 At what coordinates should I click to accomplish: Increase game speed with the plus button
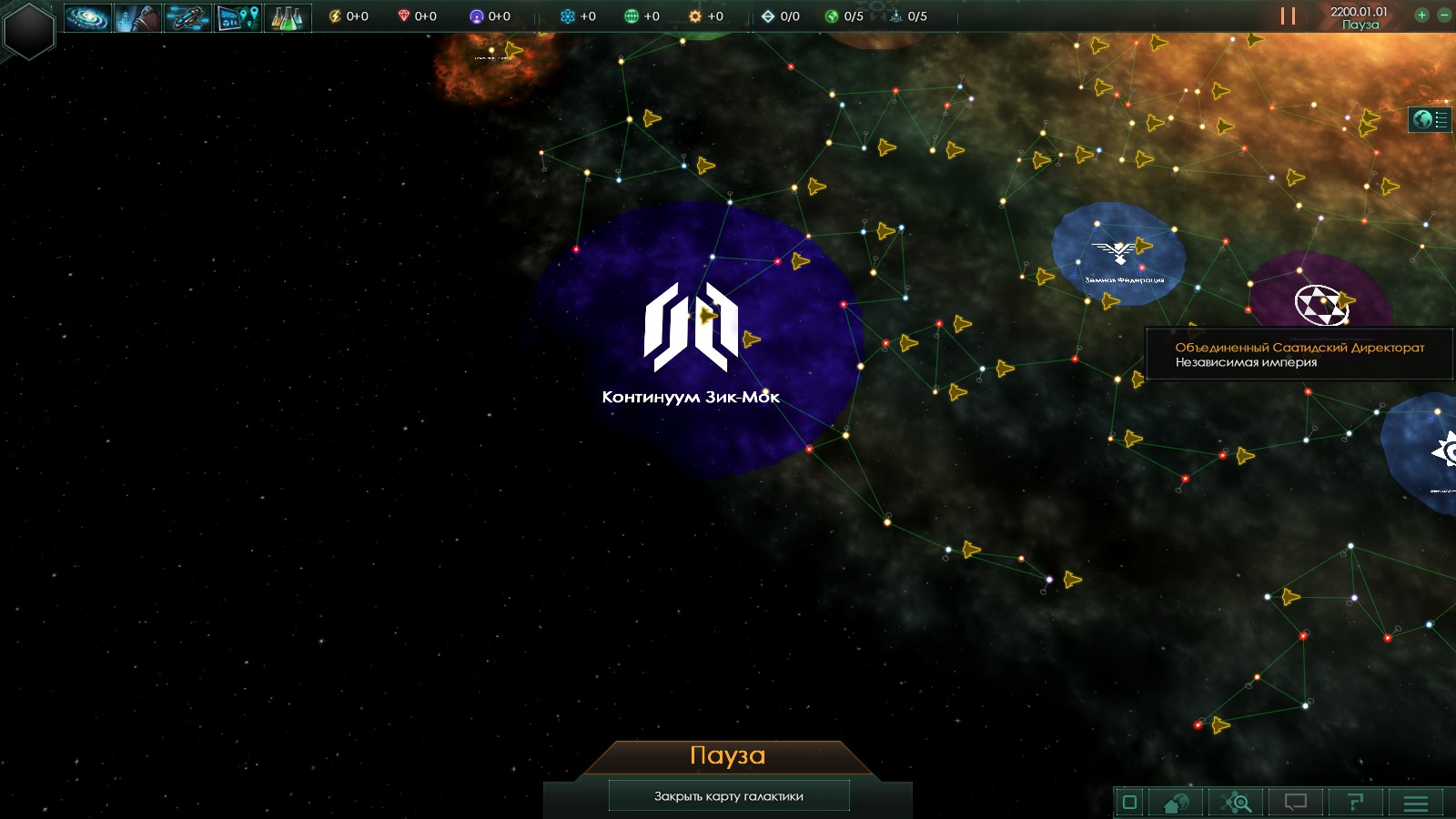1421,15
